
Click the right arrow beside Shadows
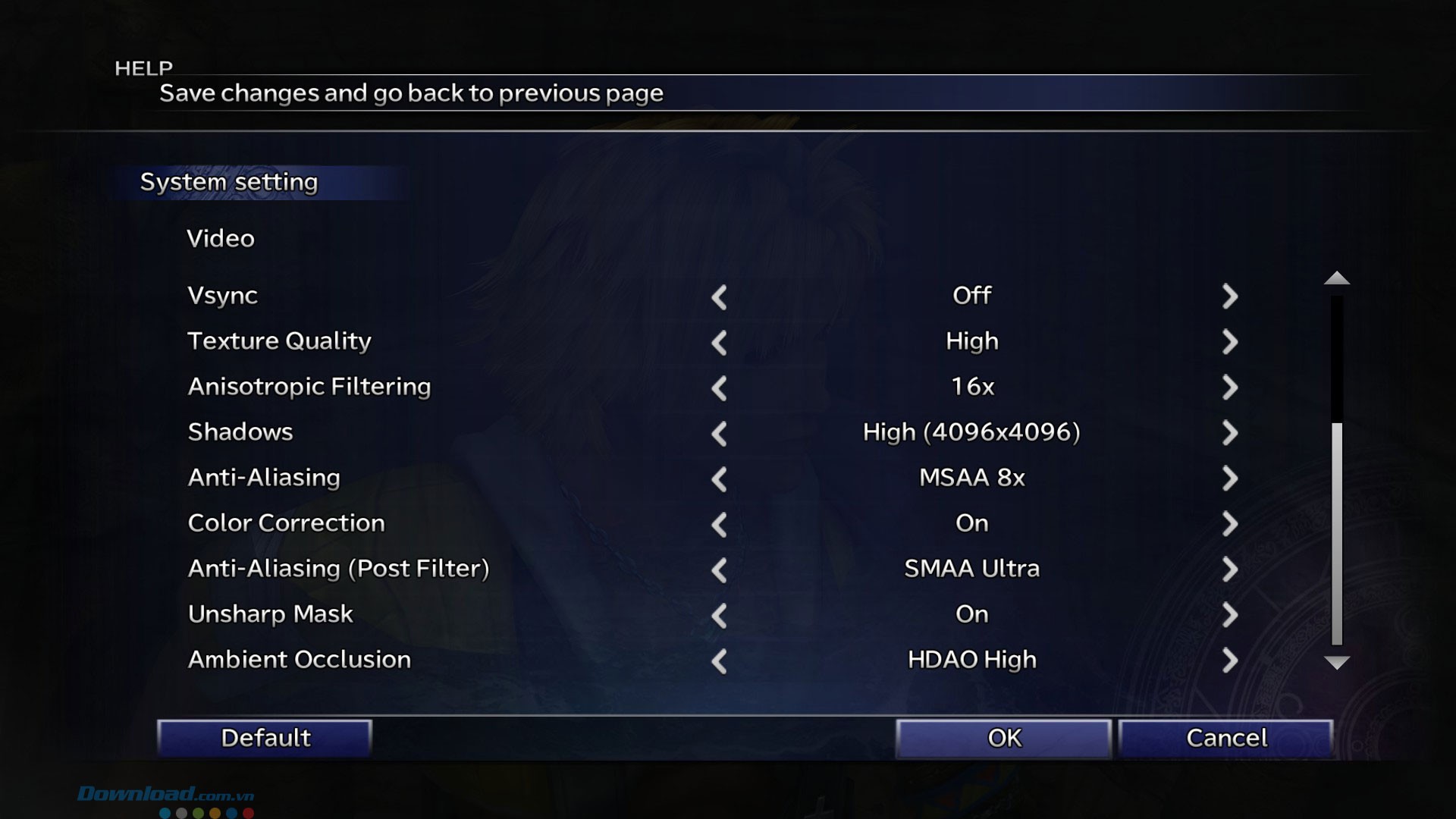1229,433
